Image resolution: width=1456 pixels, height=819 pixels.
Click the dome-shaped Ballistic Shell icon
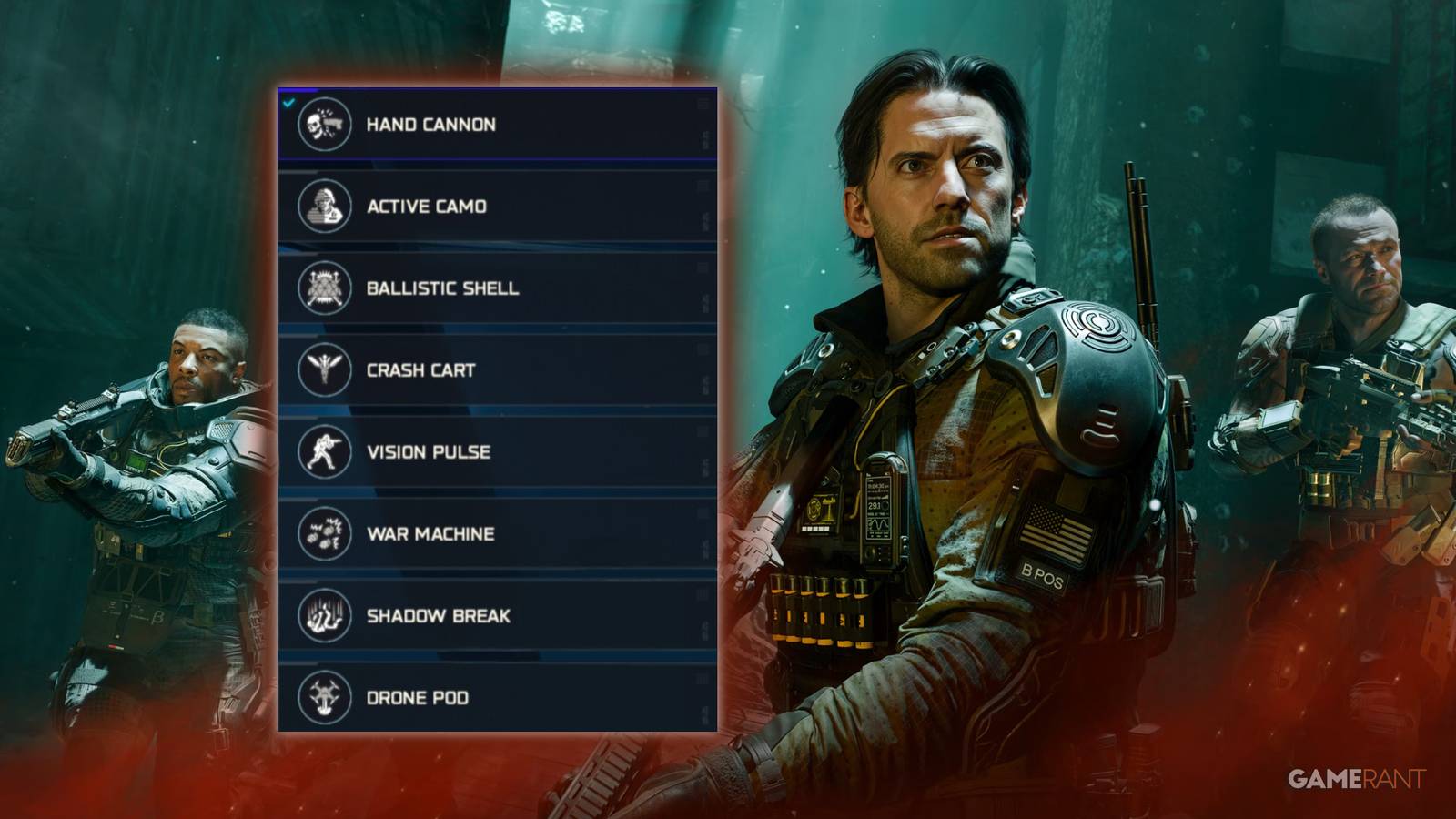pyautogui.click(x=325, y=288)
